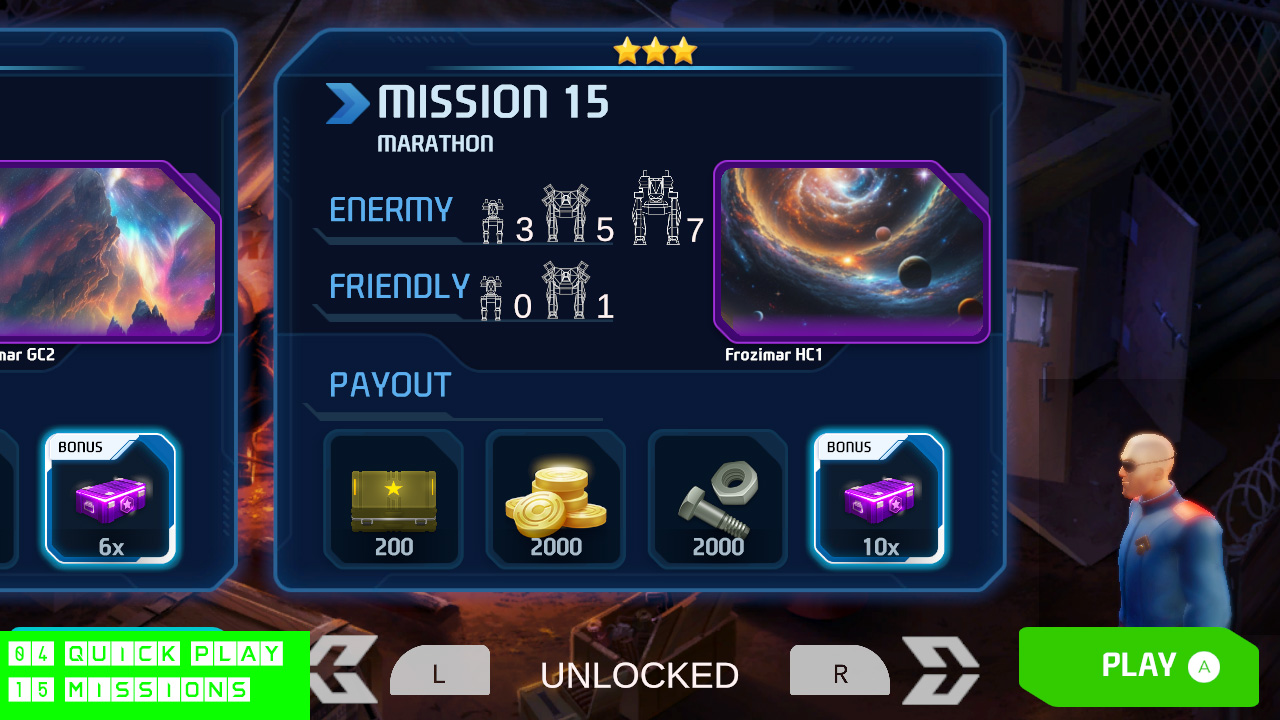Viewport: 1280px width, 720px height.
Task: Select the 6x bonus purple crate
Action: 112,500
